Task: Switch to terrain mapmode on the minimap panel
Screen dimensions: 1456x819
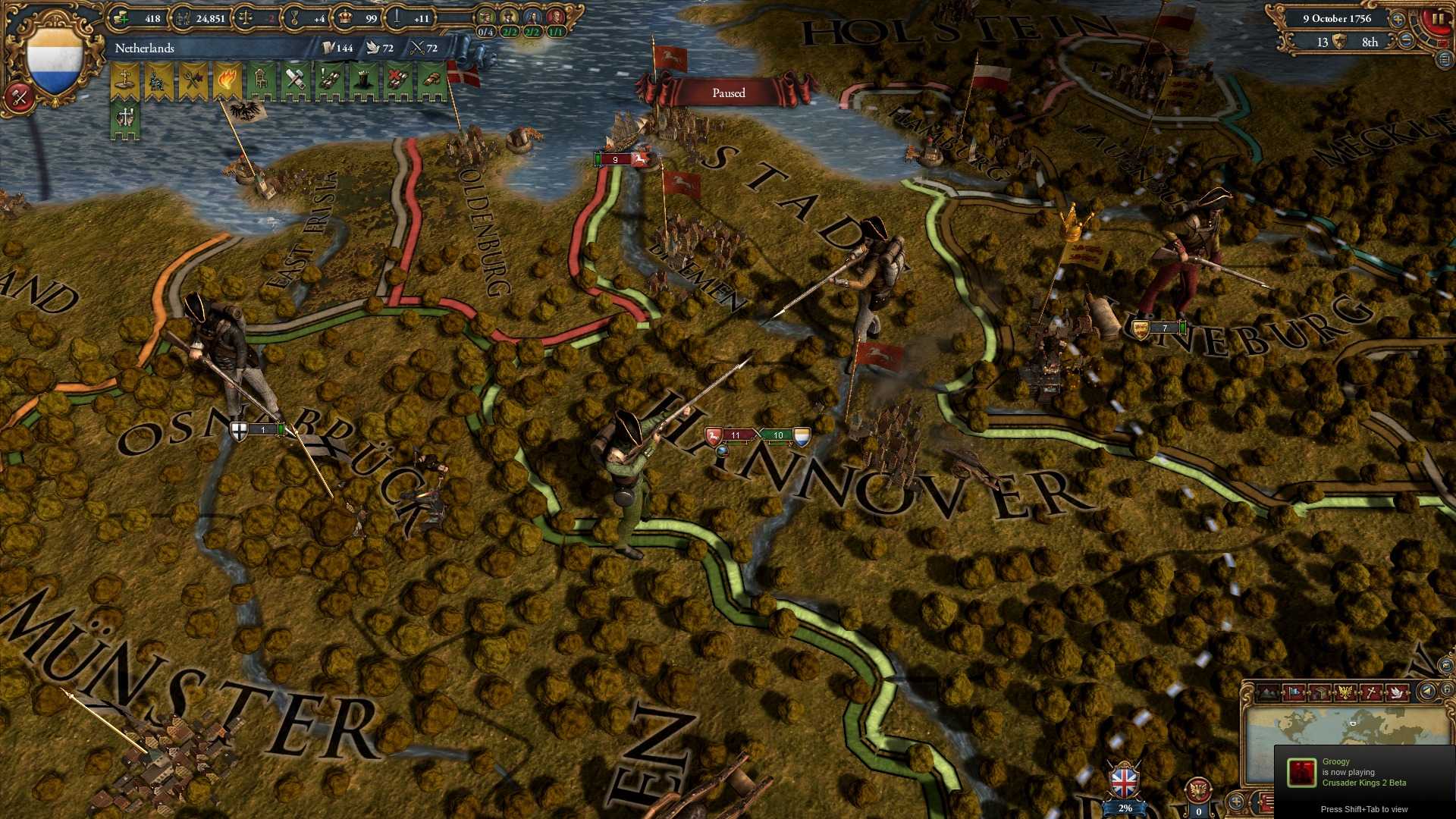Action: (x=1268, y=692)
